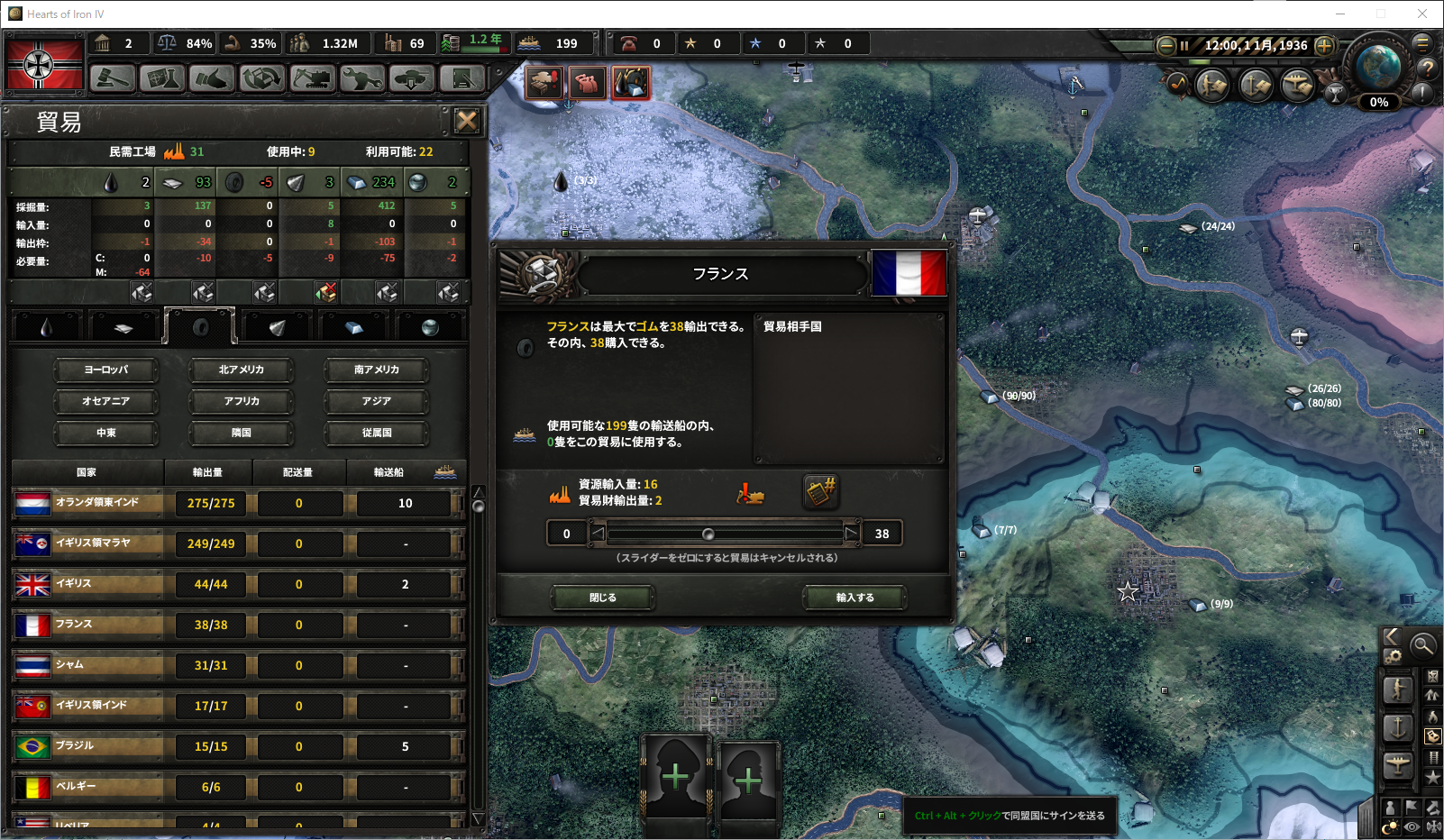Filter trade partners by 南アメリカ
Viewport: 1444px width, 840px height.
tap(377, 370)
